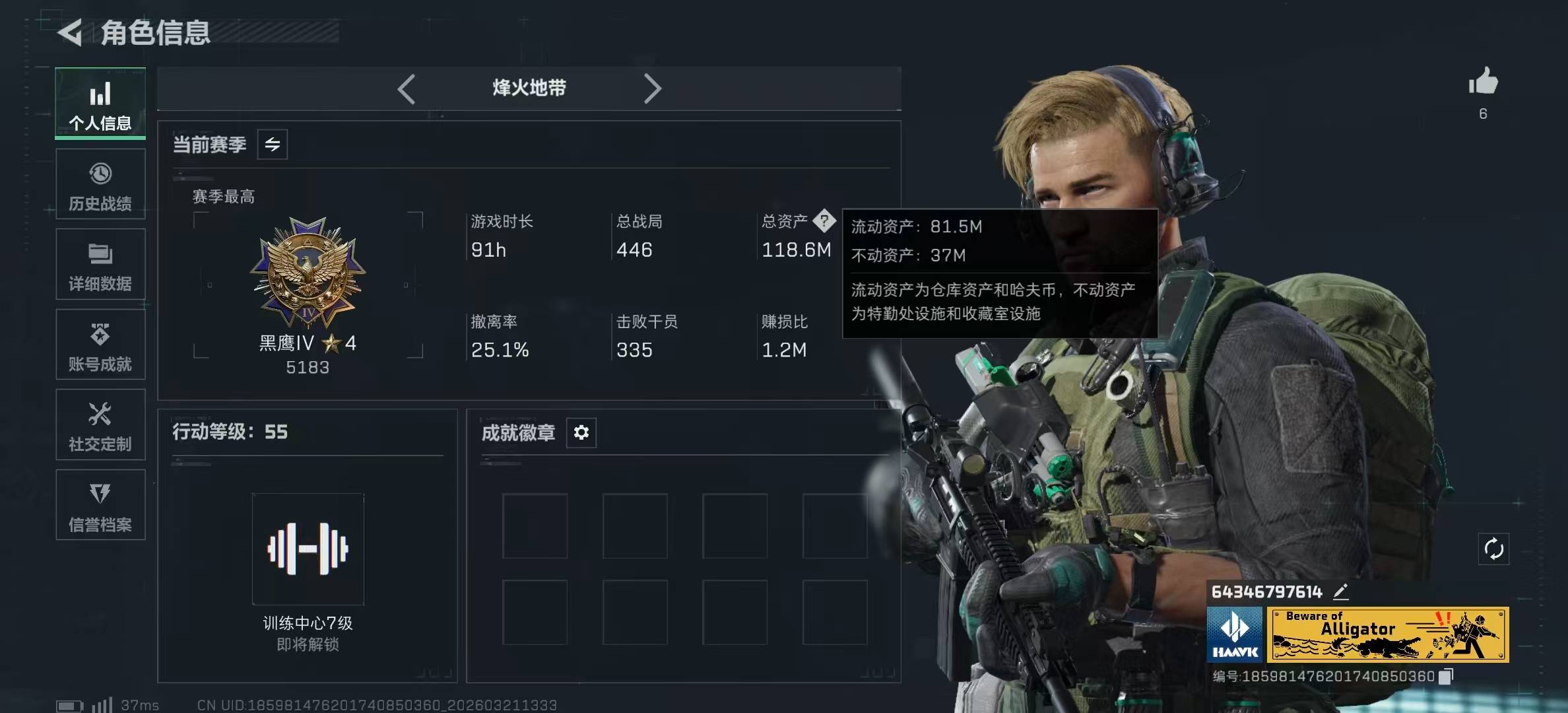Switch to next game mode with right arrow
1568x713 pixels.
(652, 88)
